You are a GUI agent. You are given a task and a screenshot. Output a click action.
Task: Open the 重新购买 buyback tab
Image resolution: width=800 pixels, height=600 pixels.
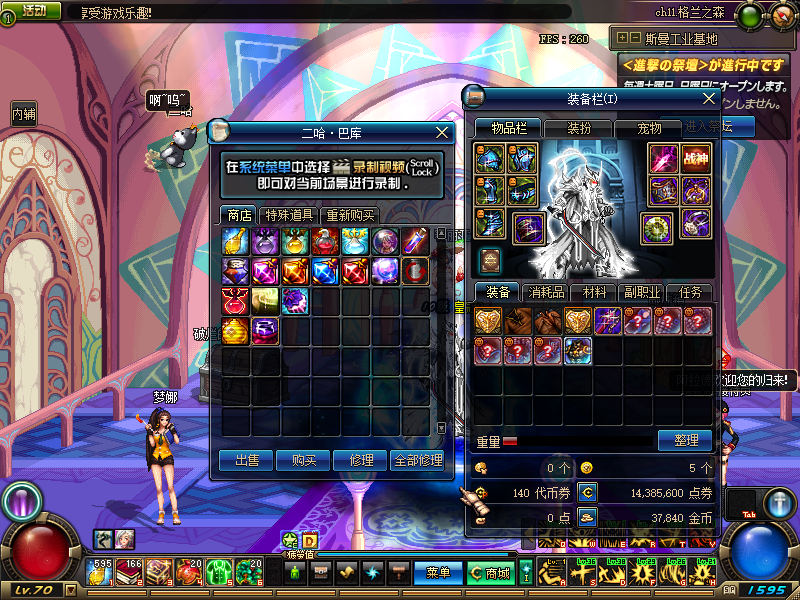tap(349, 215)
